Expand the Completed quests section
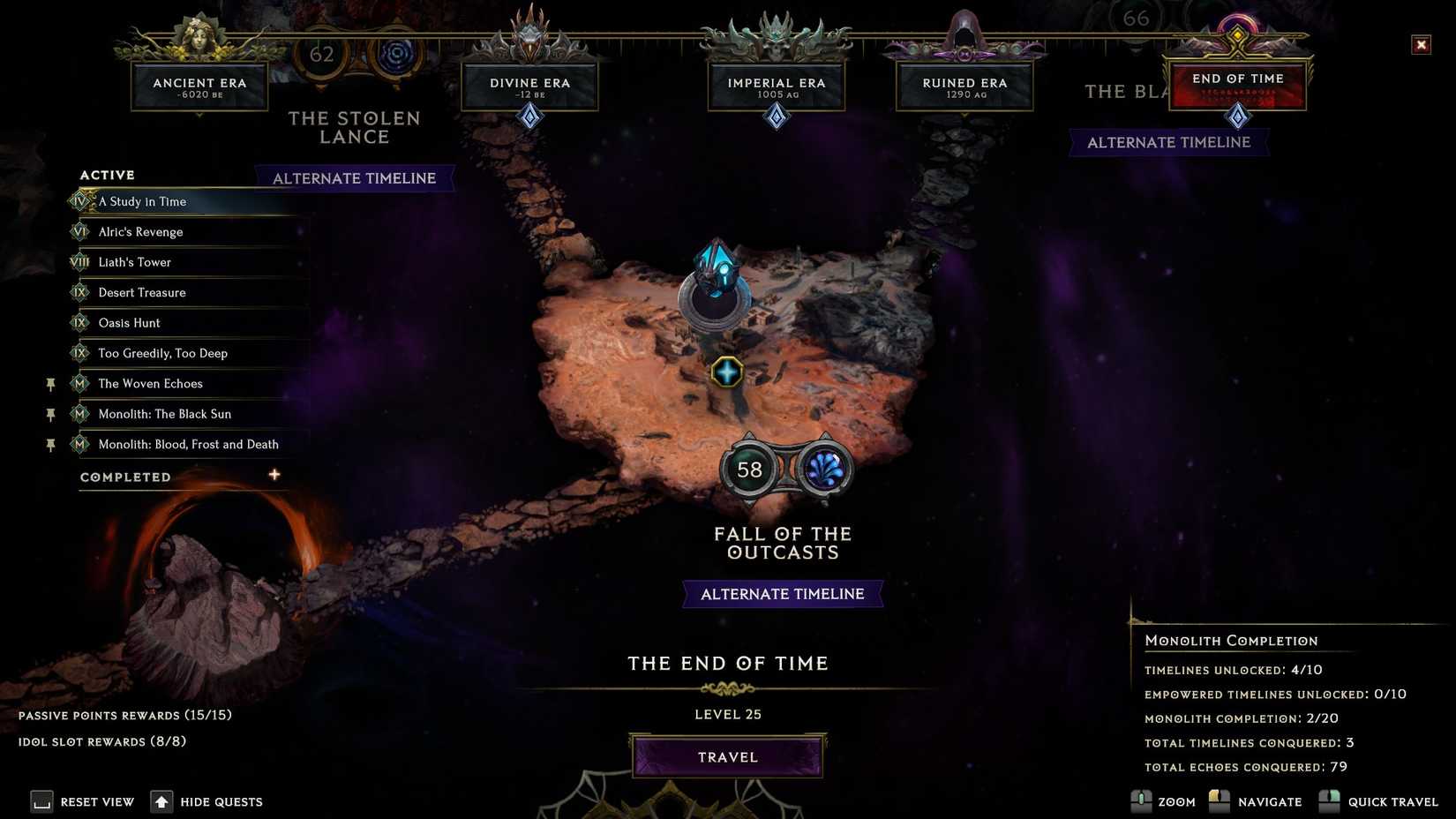 point(274,474)
